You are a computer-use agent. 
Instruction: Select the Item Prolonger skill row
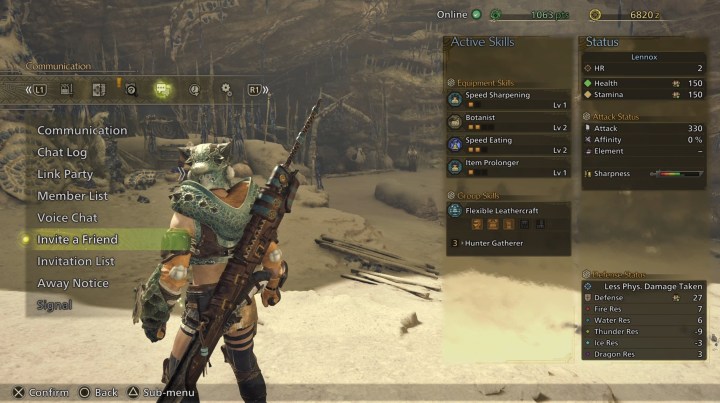508,167
